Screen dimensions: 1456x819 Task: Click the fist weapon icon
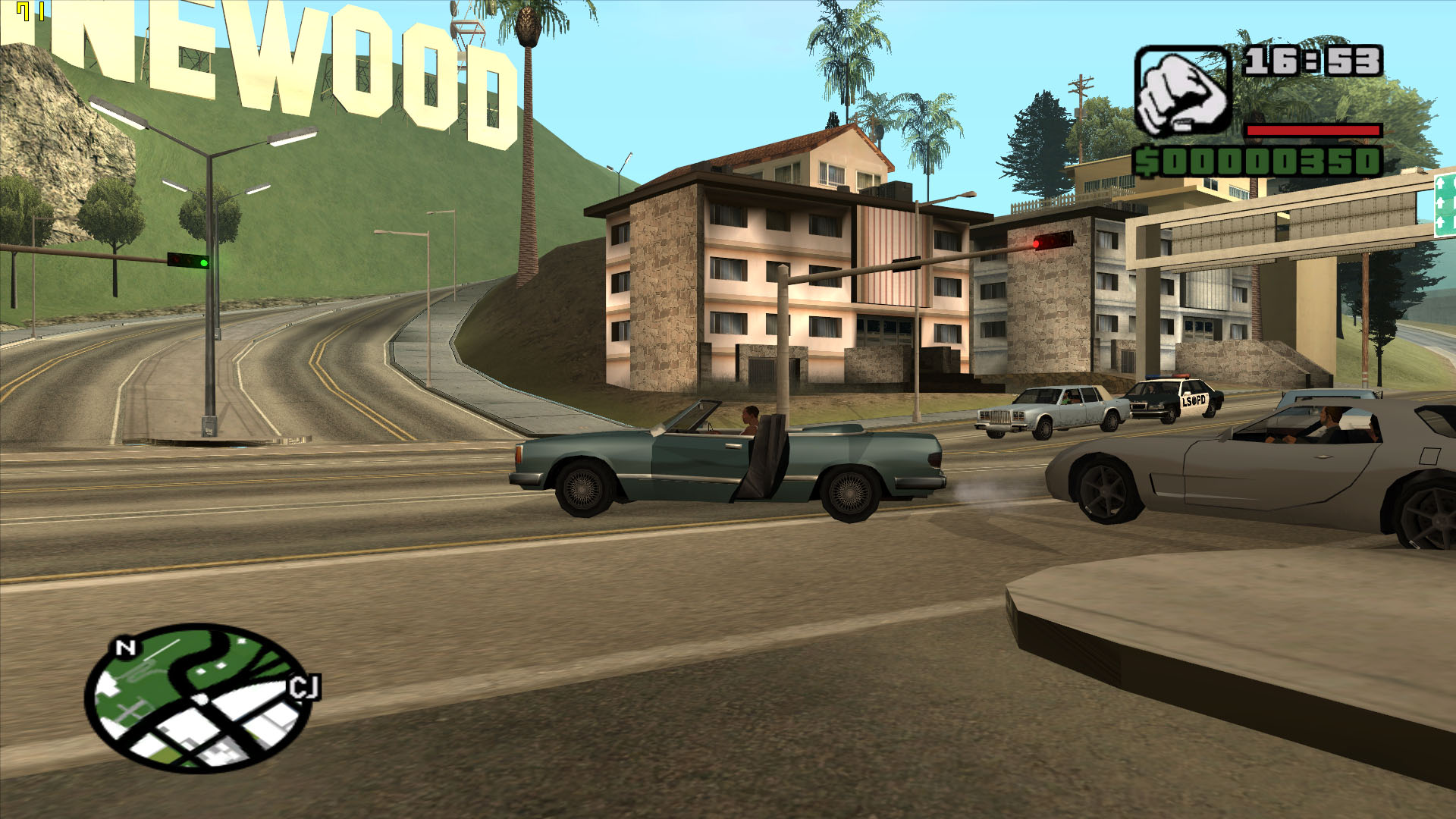(x=1181, y=93)
